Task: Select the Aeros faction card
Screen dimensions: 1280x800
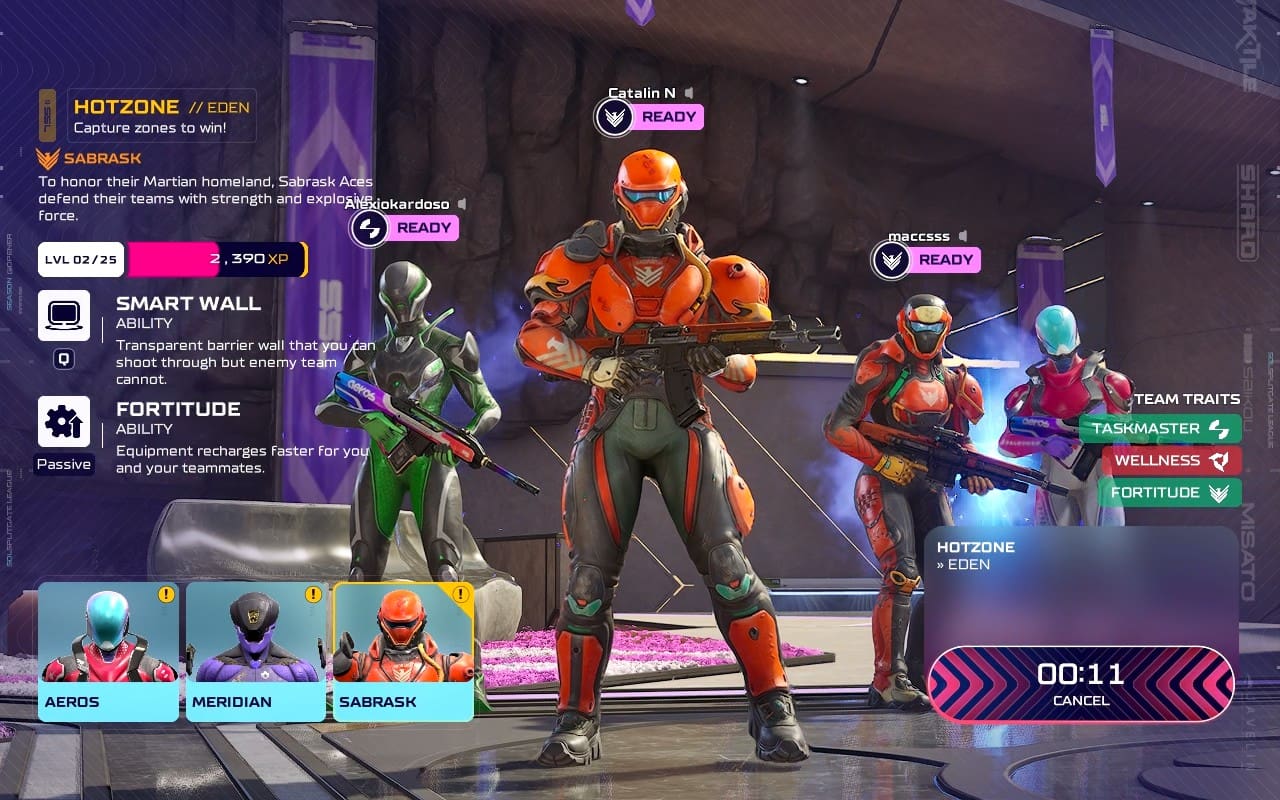Action: [108, 650]
